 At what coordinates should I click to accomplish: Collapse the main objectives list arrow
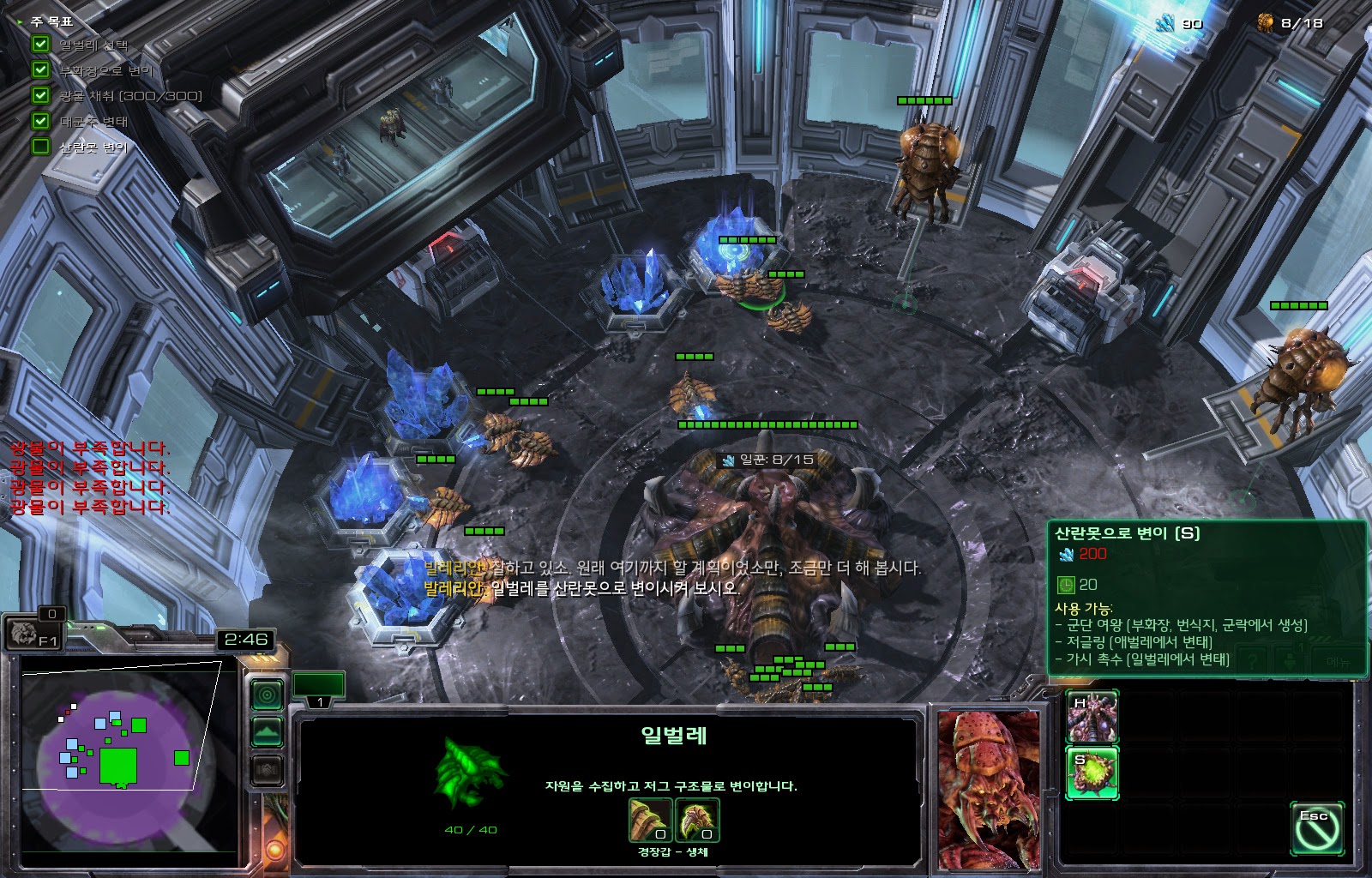click(21, 21)
